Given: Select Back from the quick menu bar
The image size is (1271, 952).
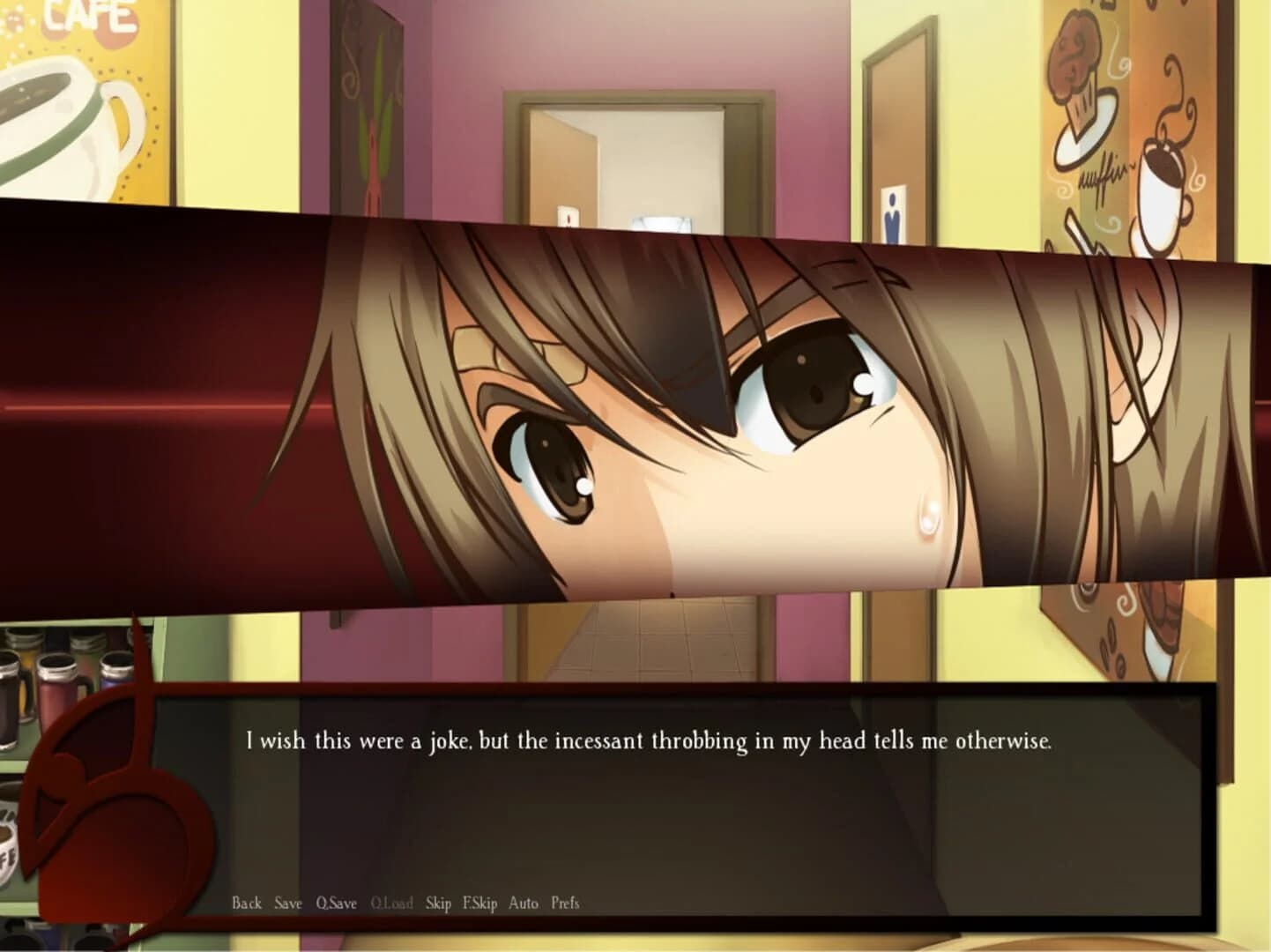Looking at the screenshot, I should [247, 903].
